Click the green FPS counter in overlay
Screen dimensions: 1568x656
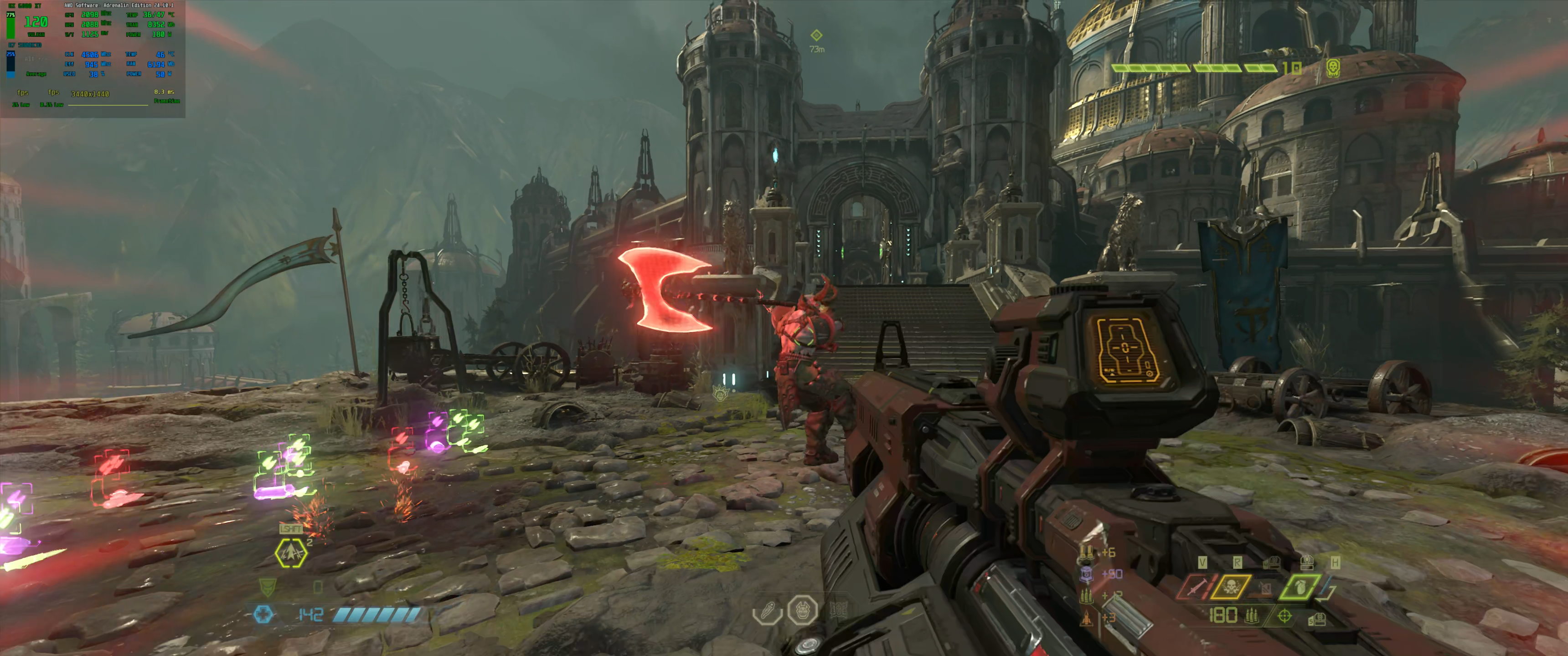[x=35, y=22]
